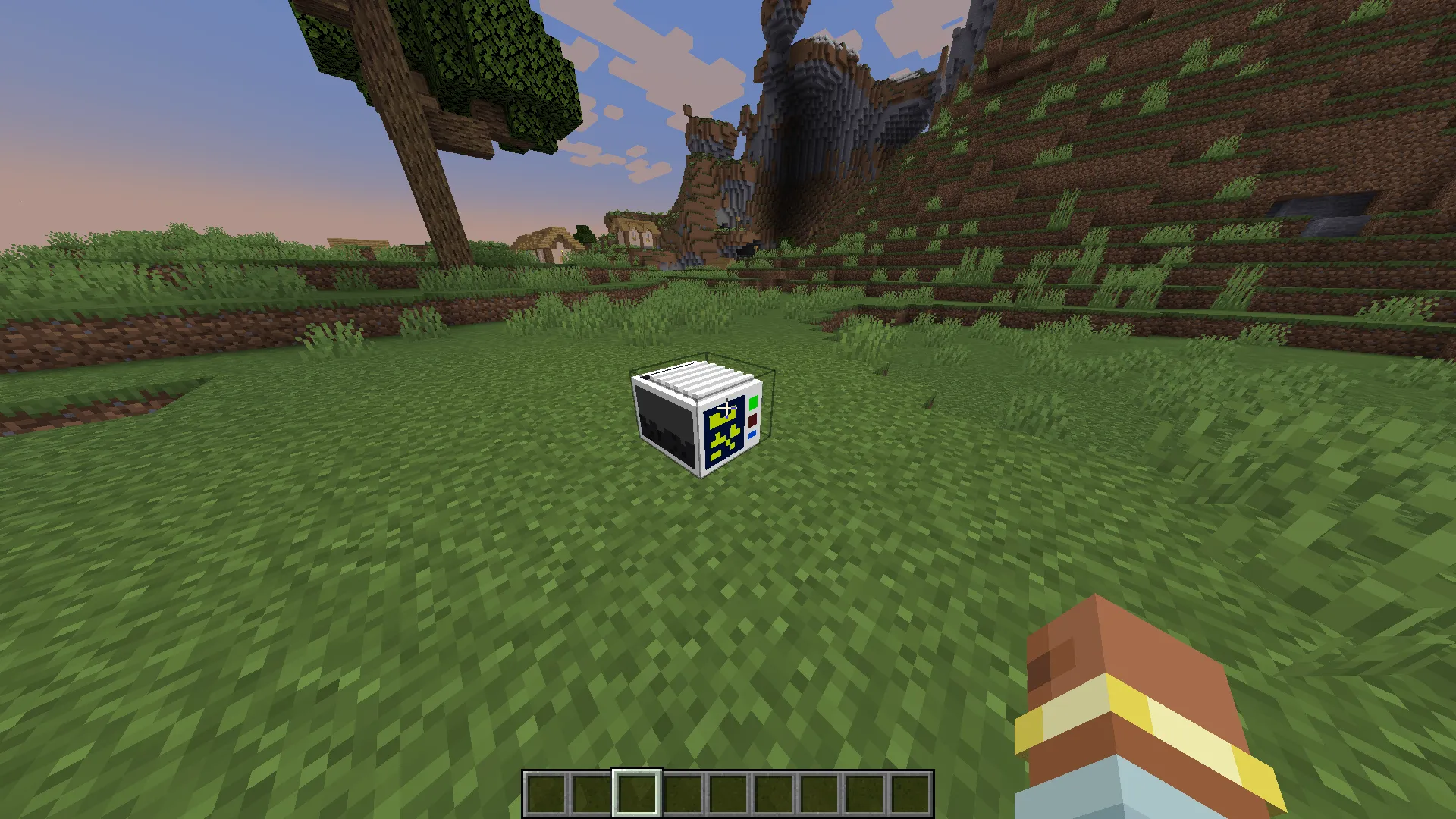This screenshot has width=1456, height=819.
Task: Click the blue indicator strip on the machine block
Action: point(752,436)
